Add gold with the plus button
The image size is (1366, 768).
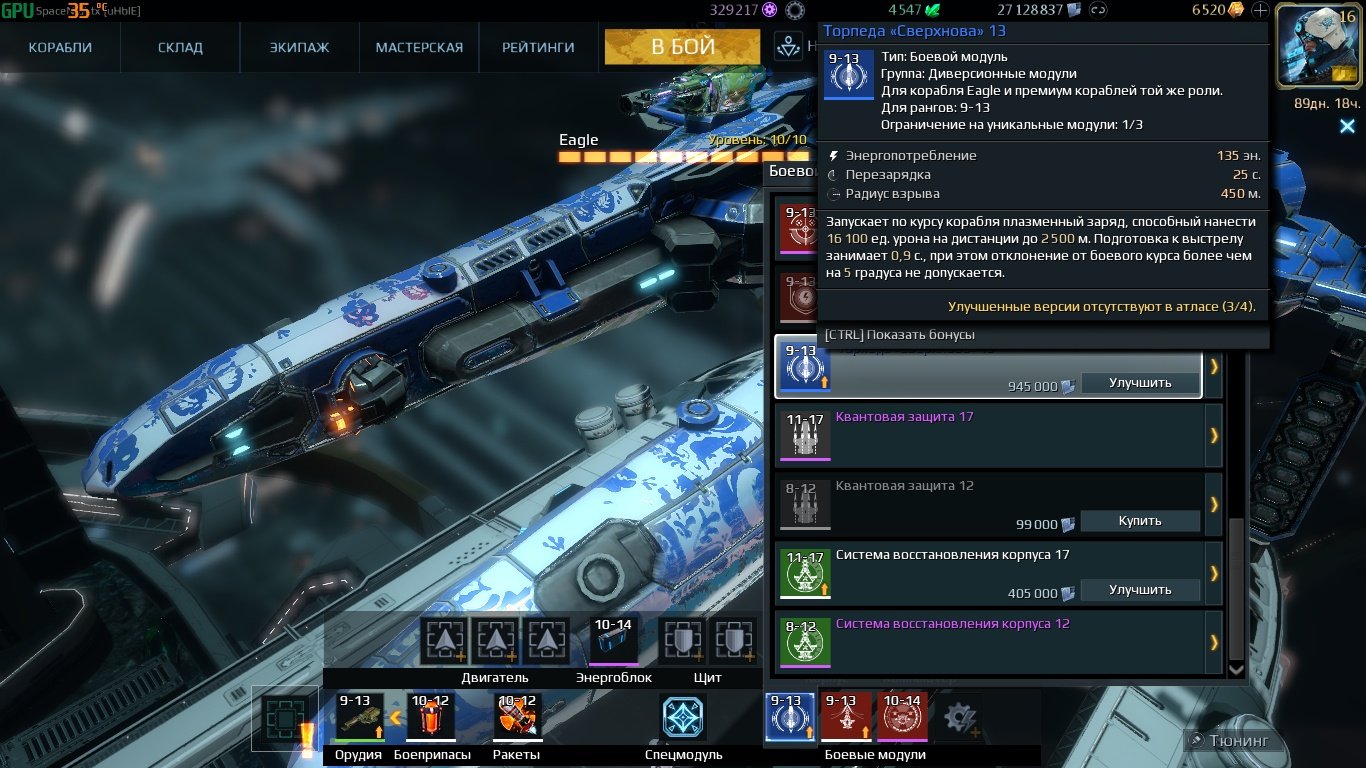pyautogui.click(x=1260, y=11)
